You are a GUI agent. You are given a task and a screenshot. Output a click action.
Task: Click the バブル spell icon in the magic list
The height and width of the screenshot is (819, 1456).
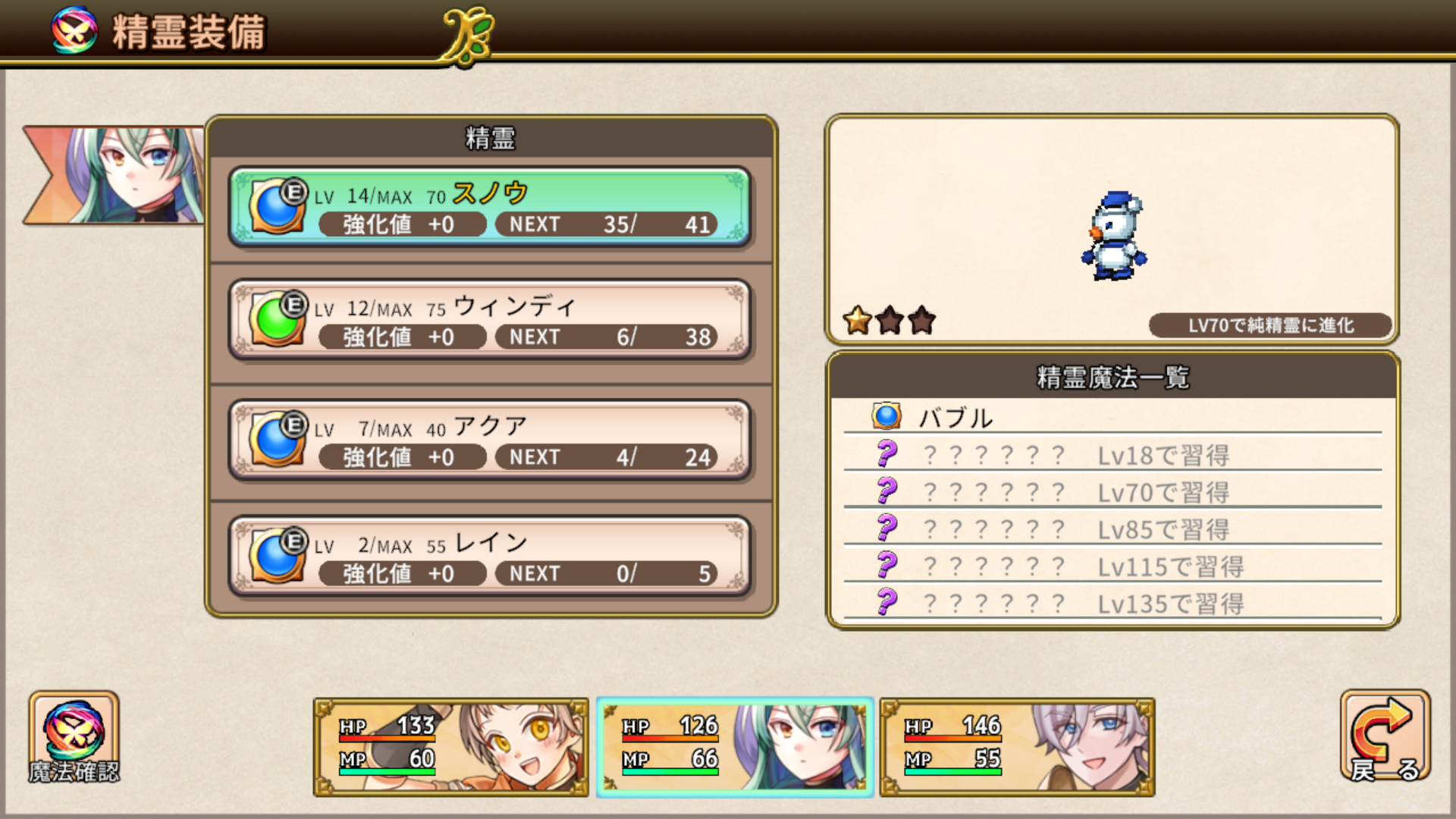[885, 416]
